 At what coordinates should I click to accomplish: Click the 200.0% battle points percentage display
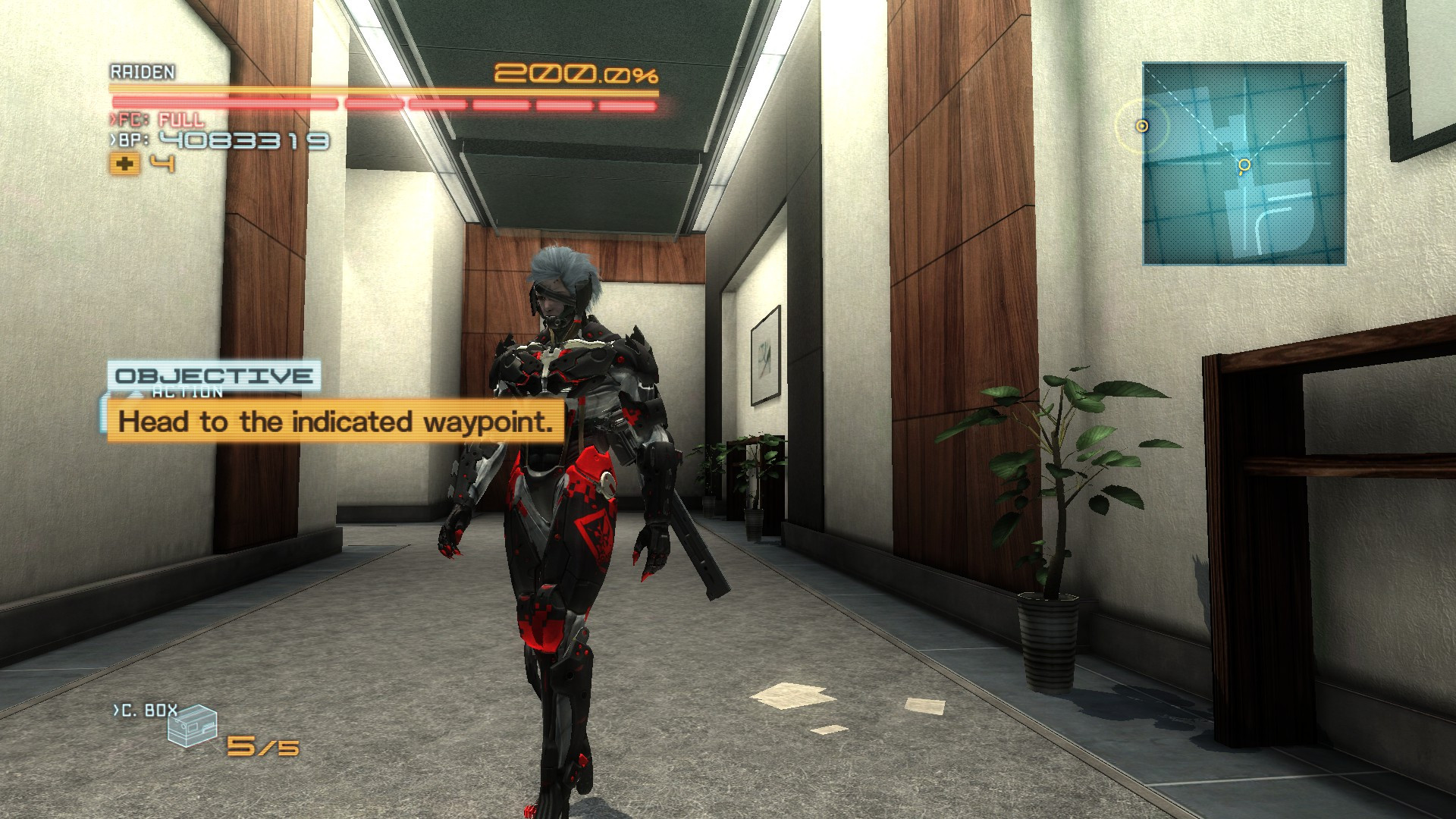[x=578, y=72]
